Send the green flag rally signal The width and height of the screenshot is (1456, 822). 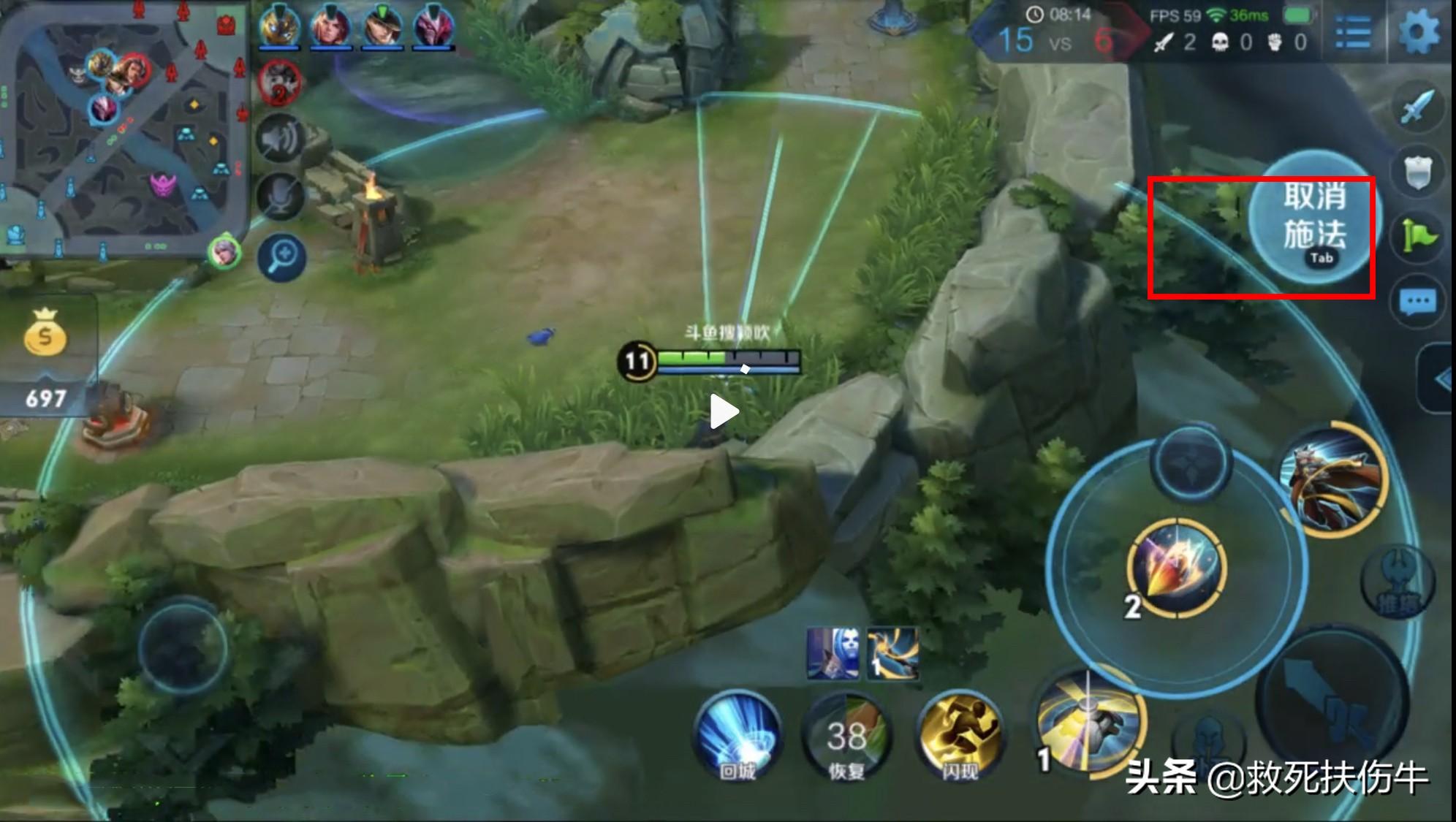point(1418,236)
